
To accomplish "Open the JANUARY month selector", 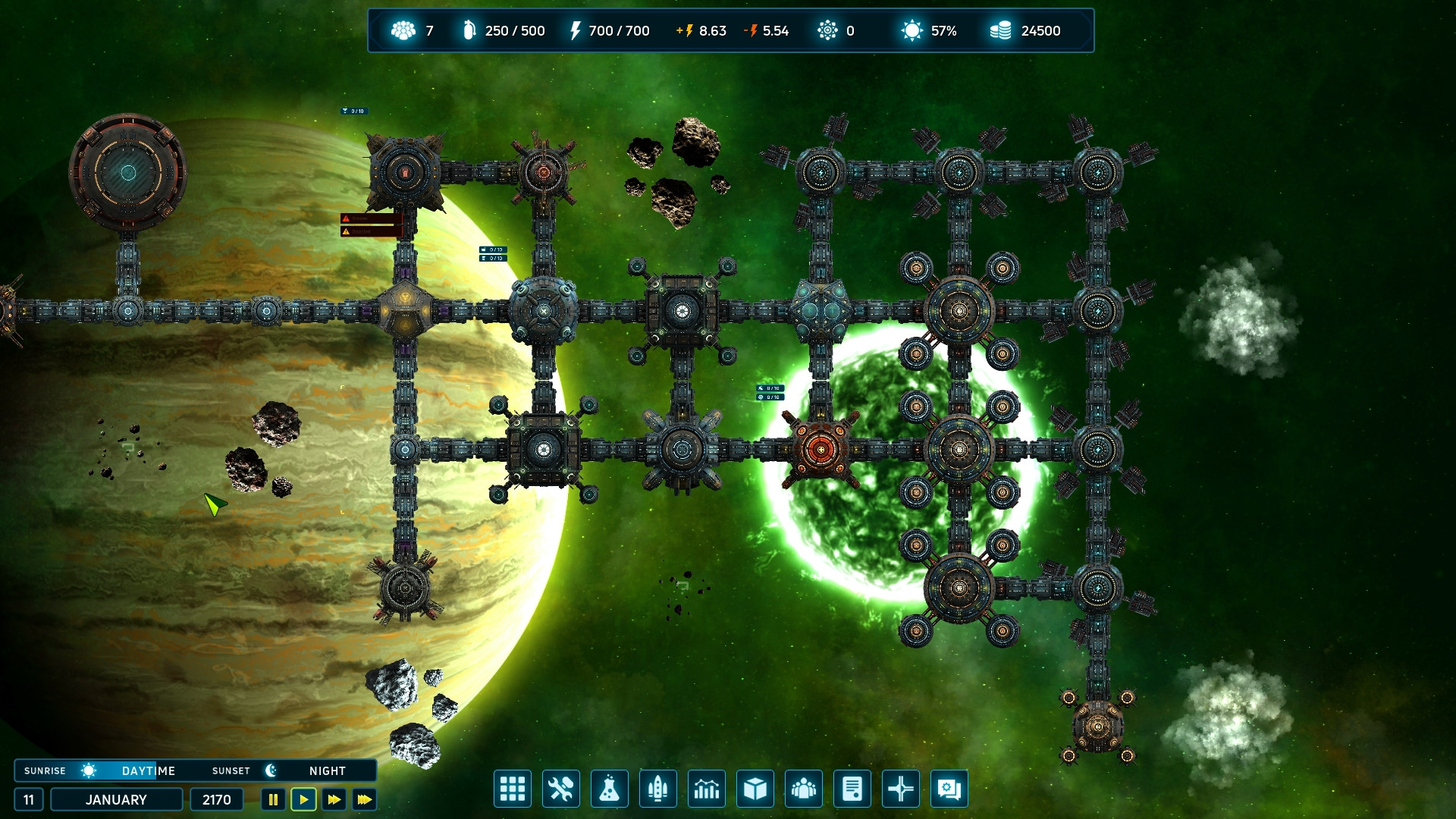I will tap(116, 799).
